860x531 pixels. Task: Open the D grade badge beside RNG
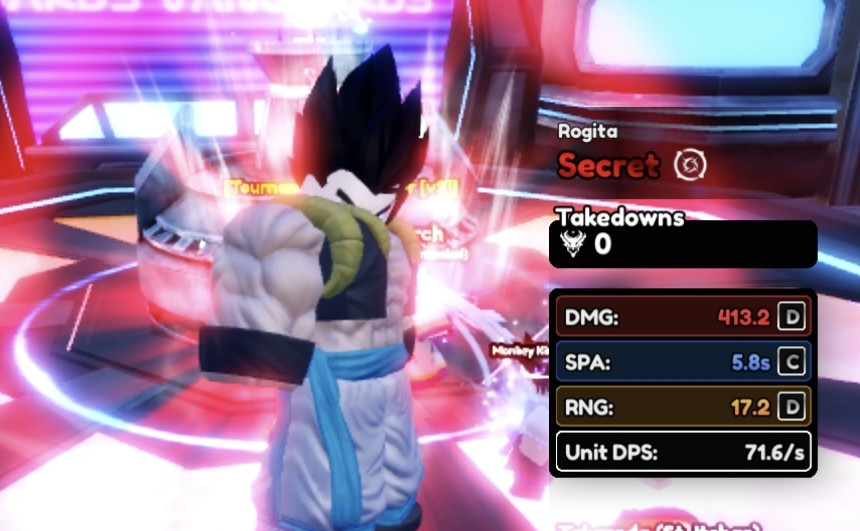[792, 407]
